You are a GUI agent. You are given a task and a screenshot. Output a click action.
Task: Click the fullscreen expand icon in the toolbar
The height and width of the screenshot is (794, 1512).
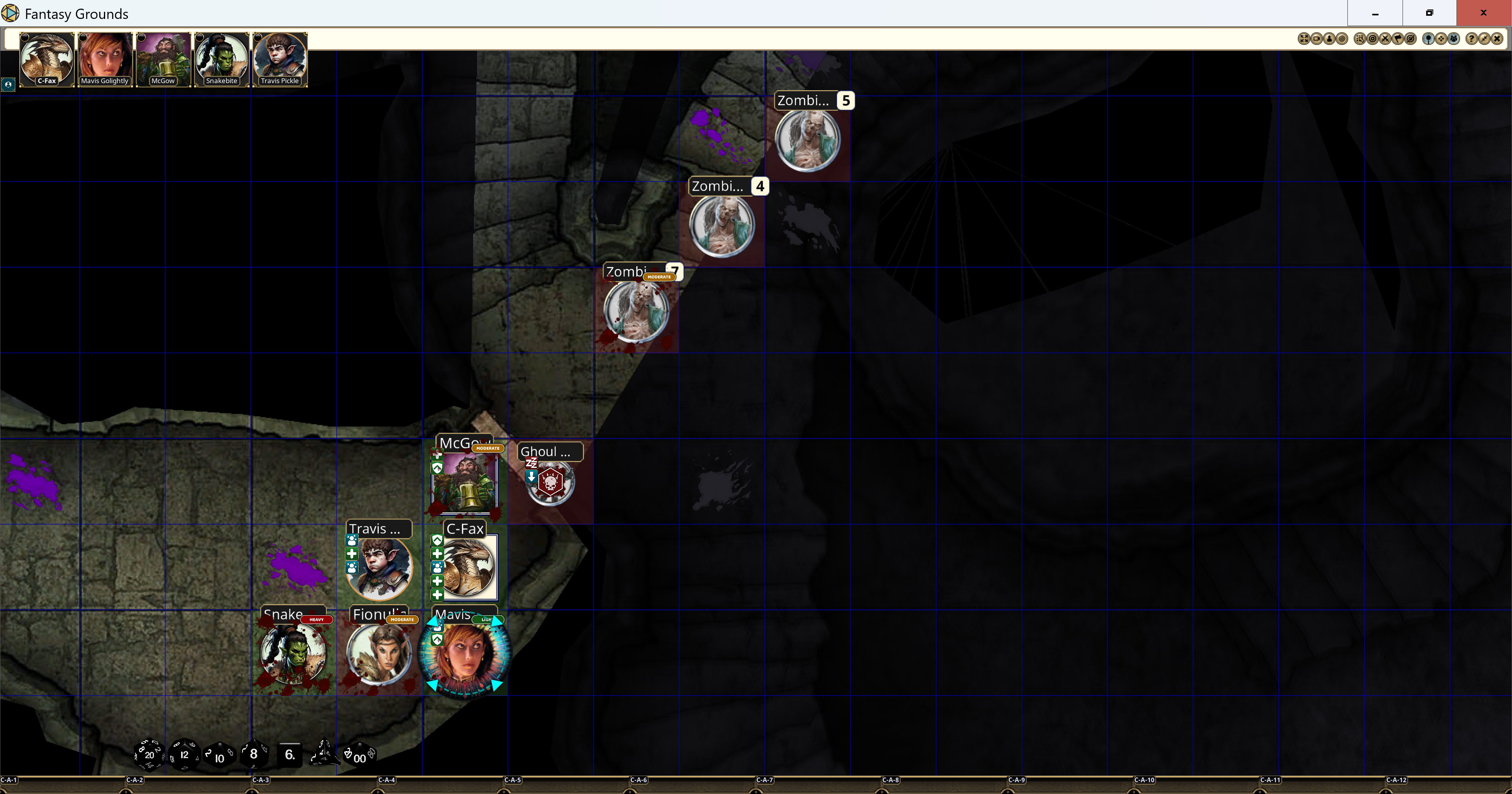1304,39
